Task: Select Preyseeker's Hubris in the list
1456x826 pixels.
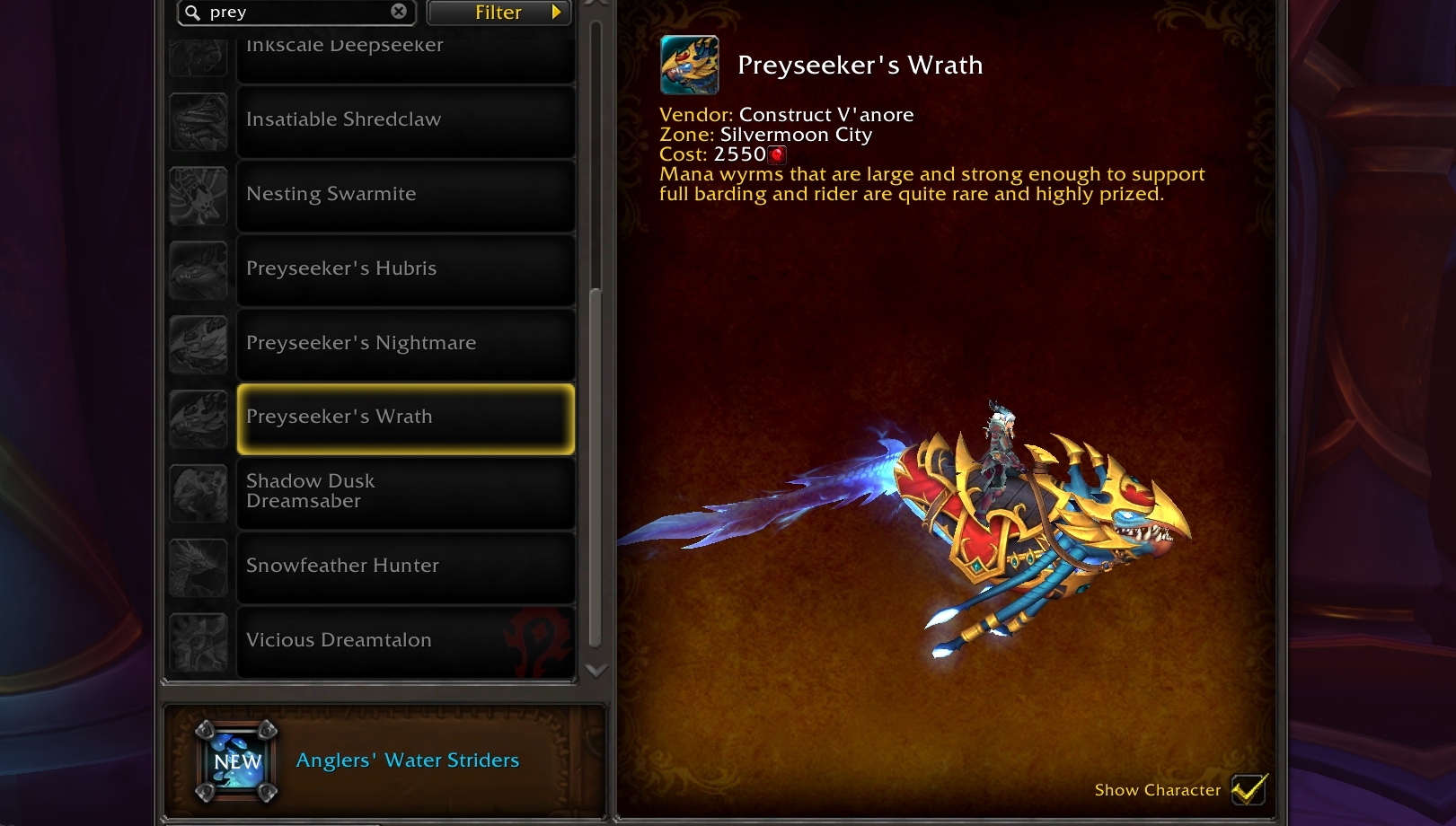Action: [405, 269]
